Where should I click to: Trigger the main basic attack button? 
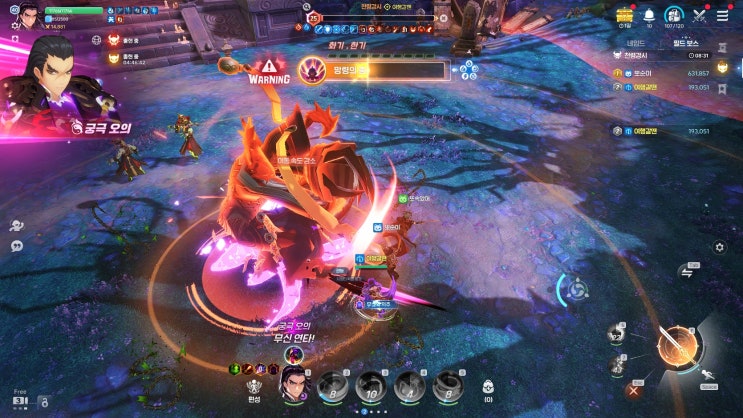pyautogui.click(x=678, y=346)
